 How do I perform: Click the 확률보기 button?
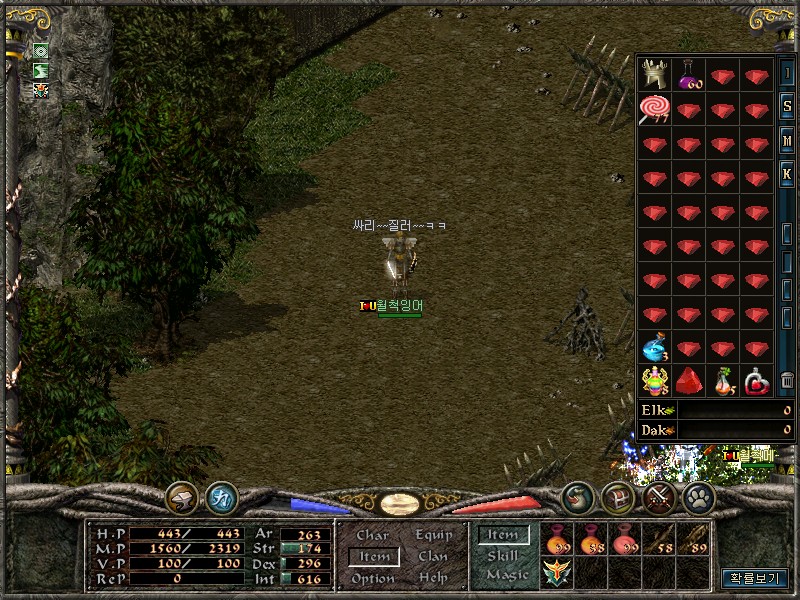point(754,578)
